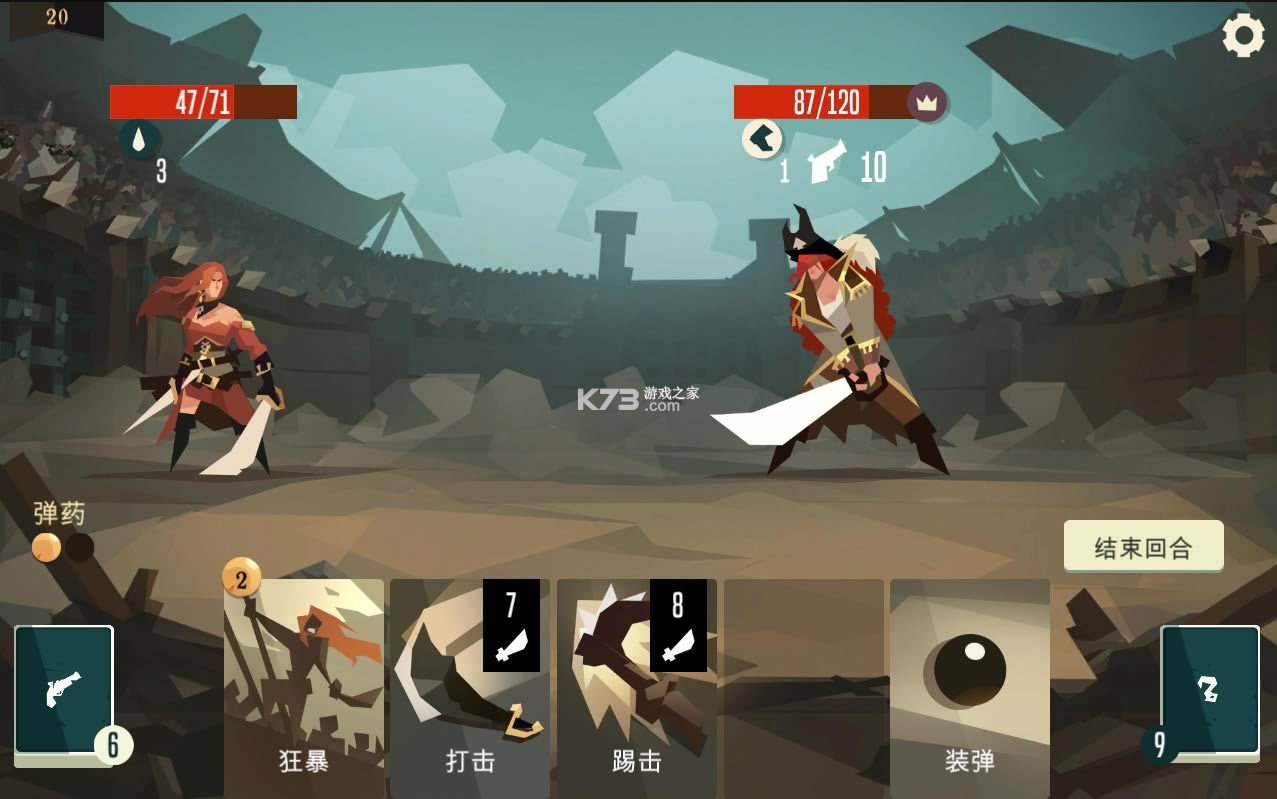Inspect the enemy's arrow status icon
The width and height of the screenshot is (1277, 799).
[x=762, y=139]
